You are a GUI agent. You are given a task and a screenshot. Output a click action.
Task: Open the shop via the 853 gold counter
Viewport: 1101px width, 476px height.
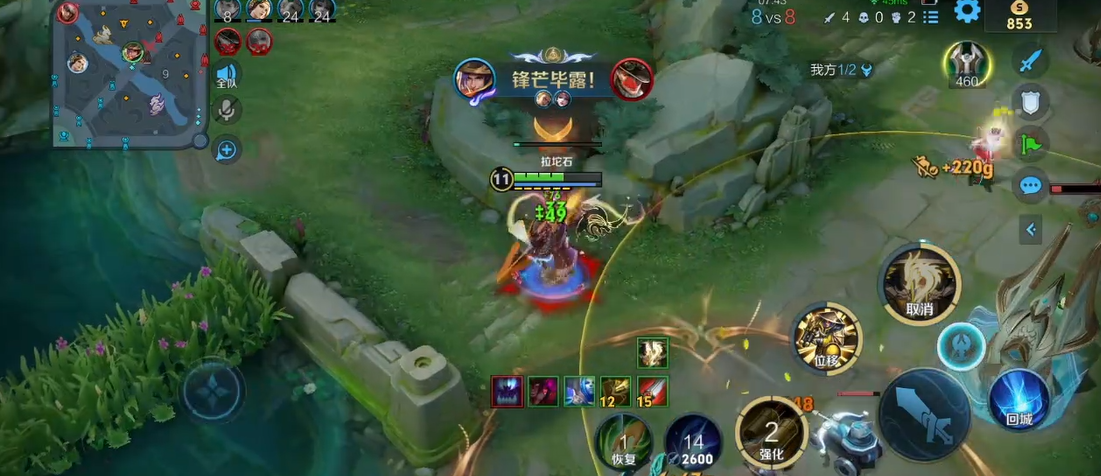pos(1019,17)
